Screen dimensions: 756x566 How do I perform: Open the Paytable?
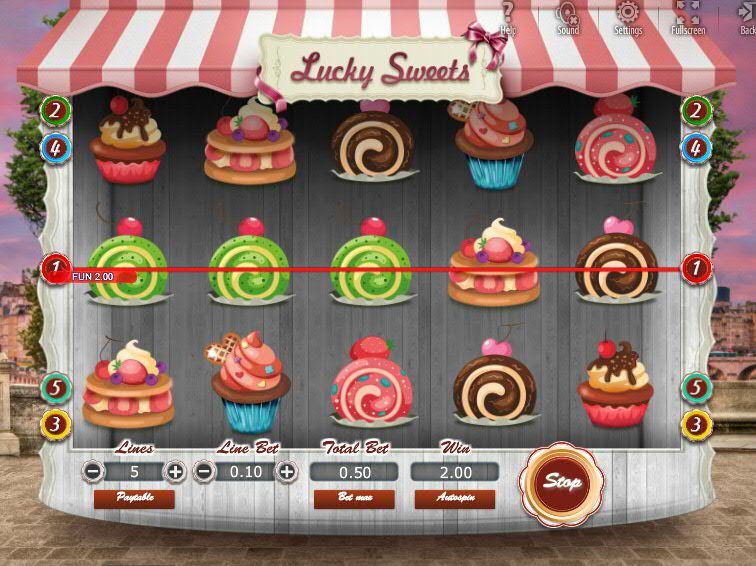click(x=133, y=498)
